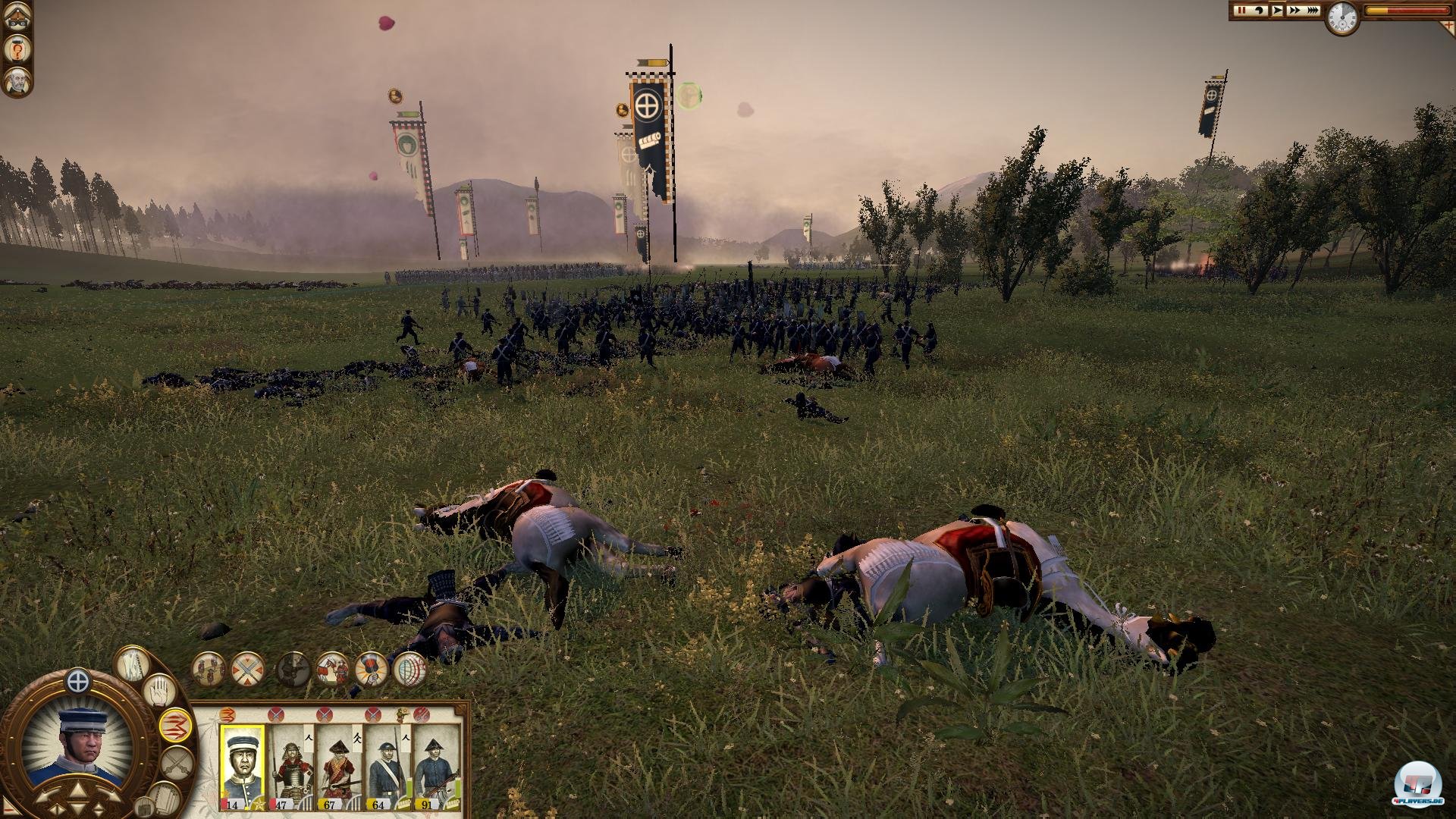The image size is (1456, 819).
Task: Select the unit card with 67 men
Action: 339,767
